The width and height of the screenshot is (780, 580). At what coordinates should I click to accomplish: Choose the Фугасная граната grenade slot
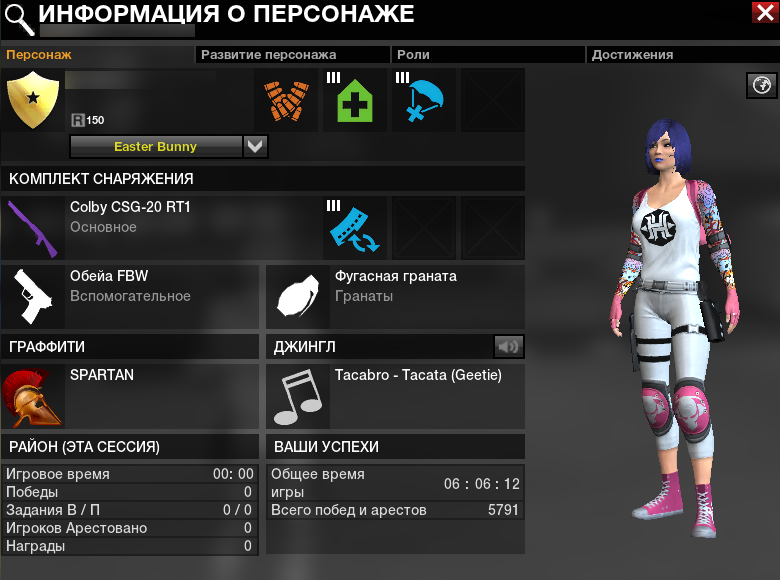(299, 296)
